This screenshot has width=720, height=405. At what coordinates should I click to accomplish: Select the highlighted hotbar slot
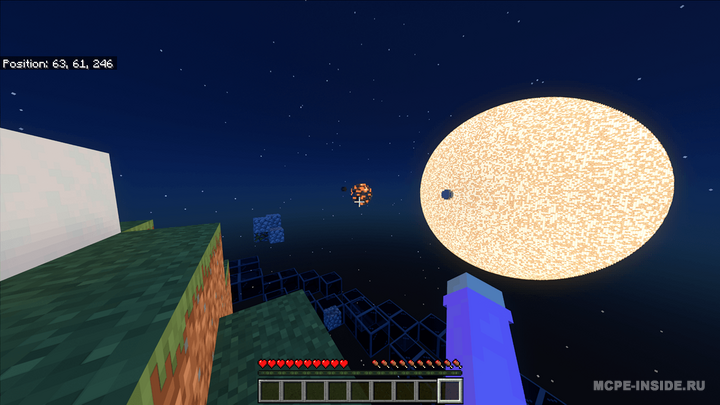450,390
